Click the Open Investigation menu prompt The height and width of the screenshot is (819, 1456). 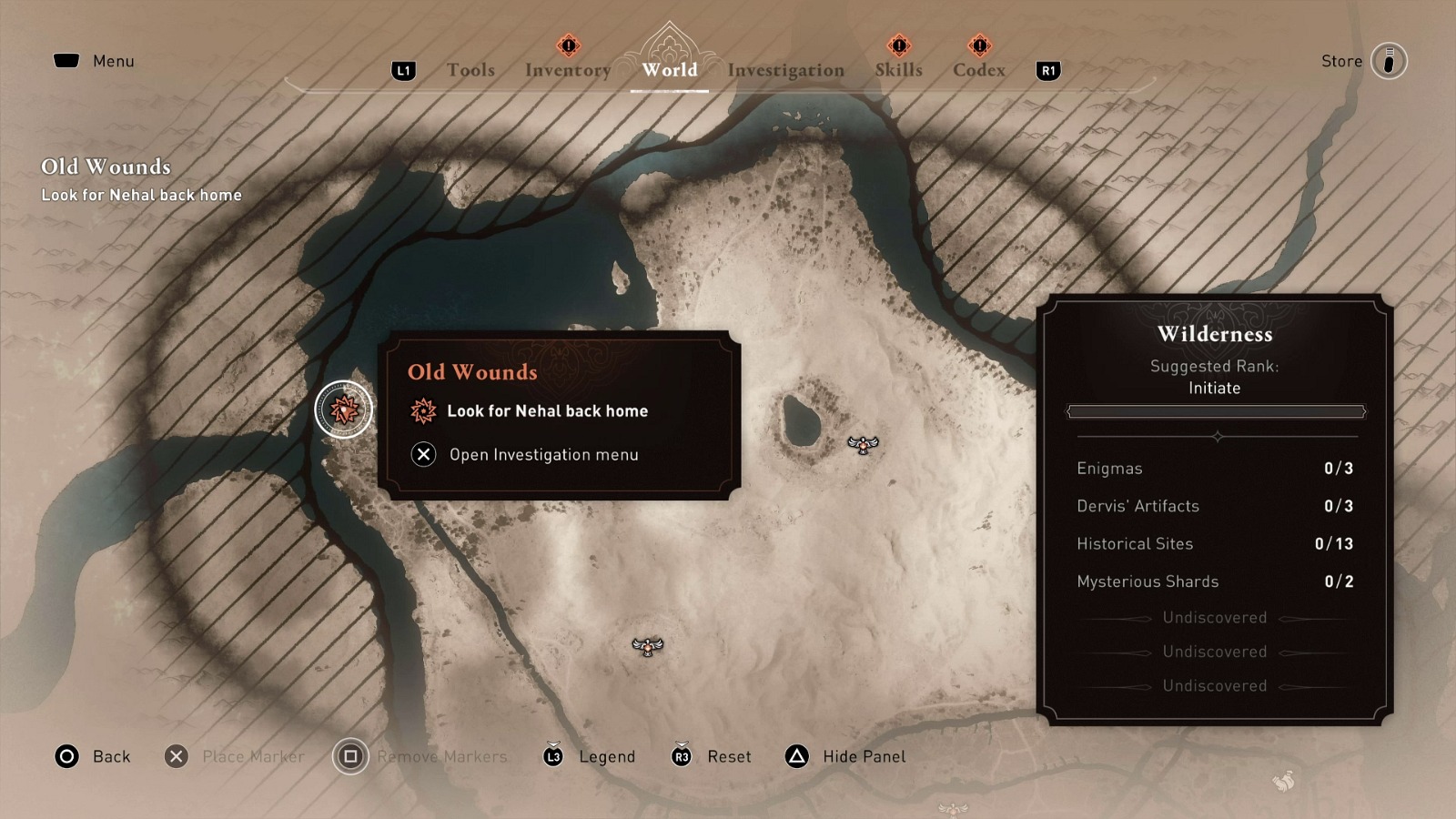pyautogui.click(x=530, y=454)
